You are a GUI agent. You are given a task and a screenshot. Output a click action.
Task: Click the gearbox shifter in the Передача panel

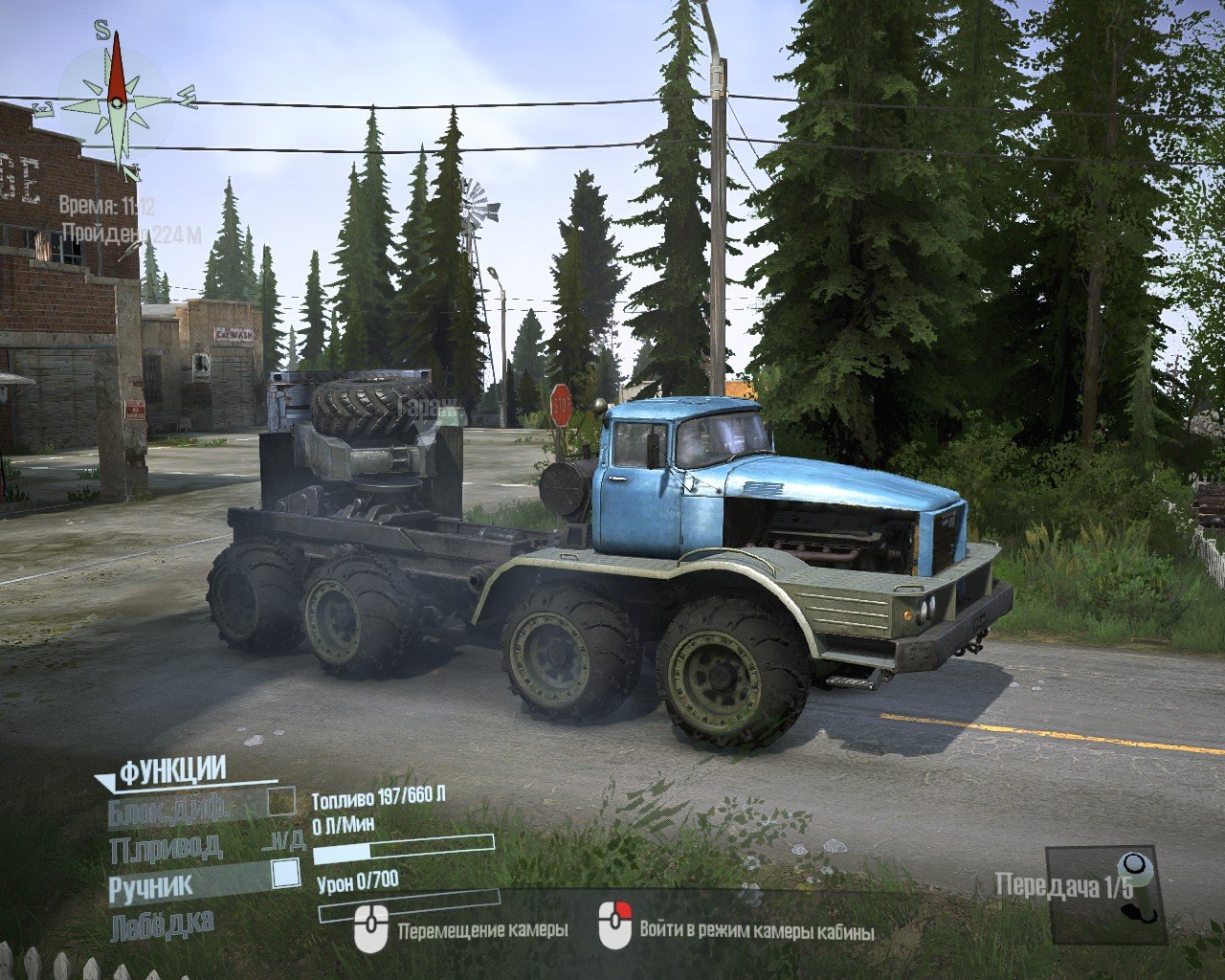1140,887
